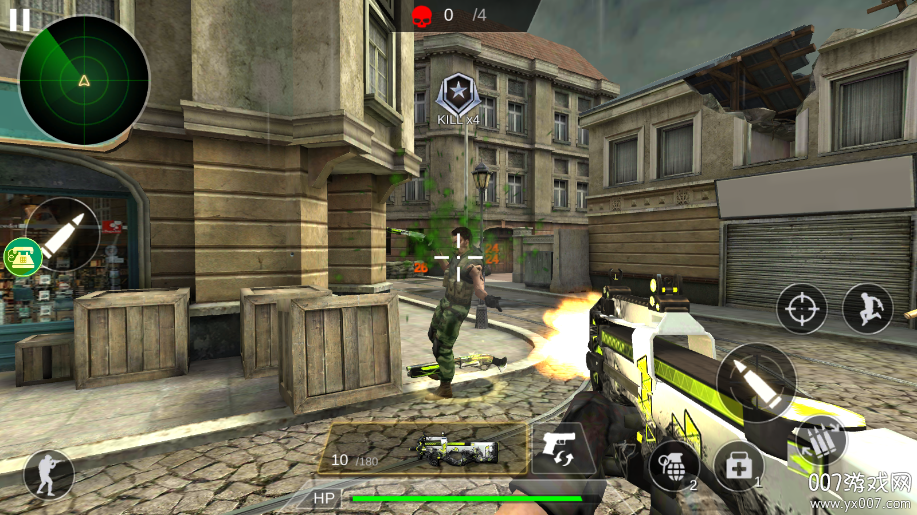
Task: Pause the game with the pause button
Action: click(x=19, y=17)
